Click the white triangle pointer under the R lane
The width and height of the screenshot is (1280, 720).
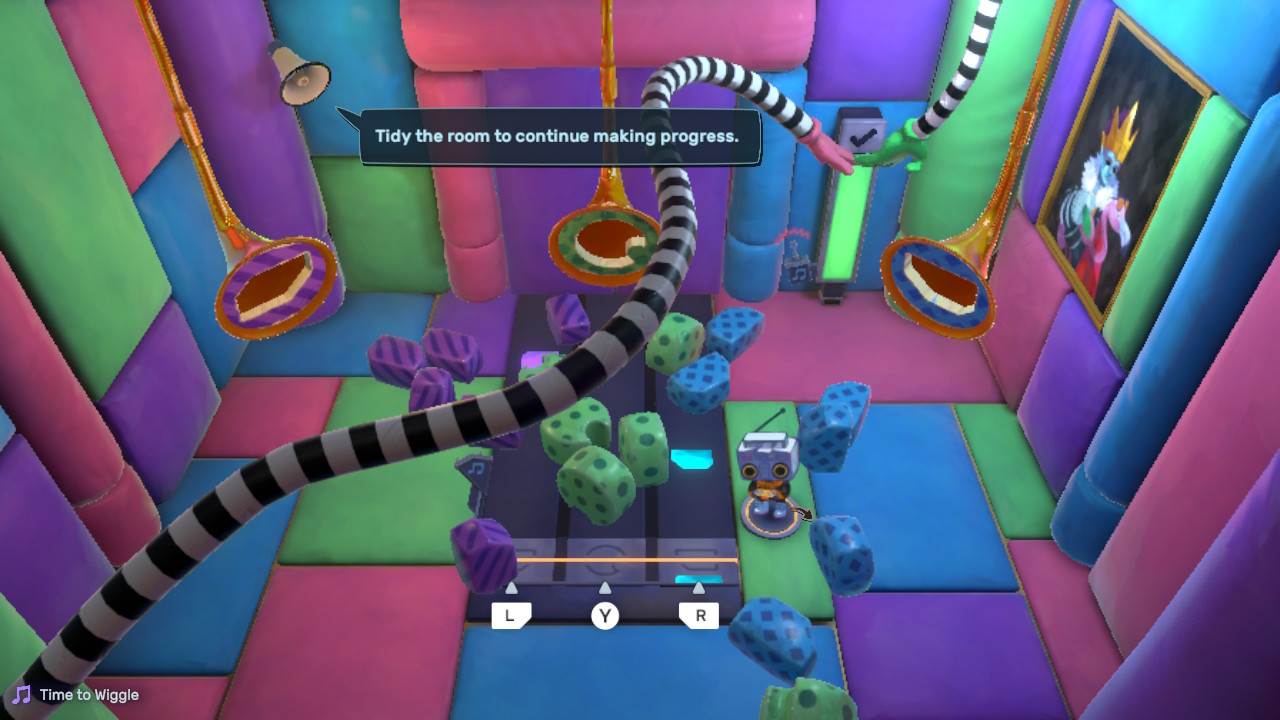(699, 588)
